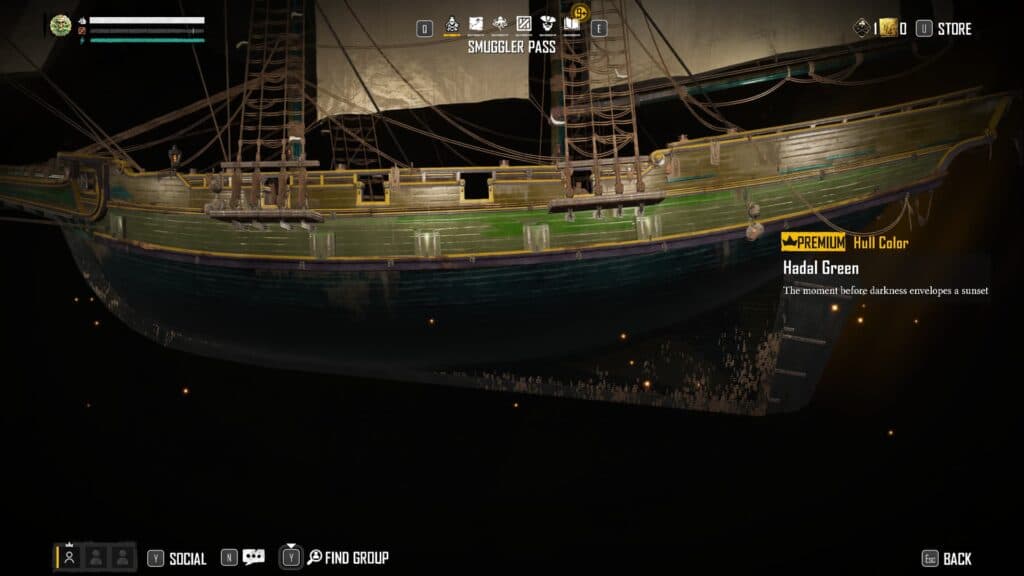Select the Smuggler Pass skull tab
Screen dimensions: 1024x576
coord(451,25)
